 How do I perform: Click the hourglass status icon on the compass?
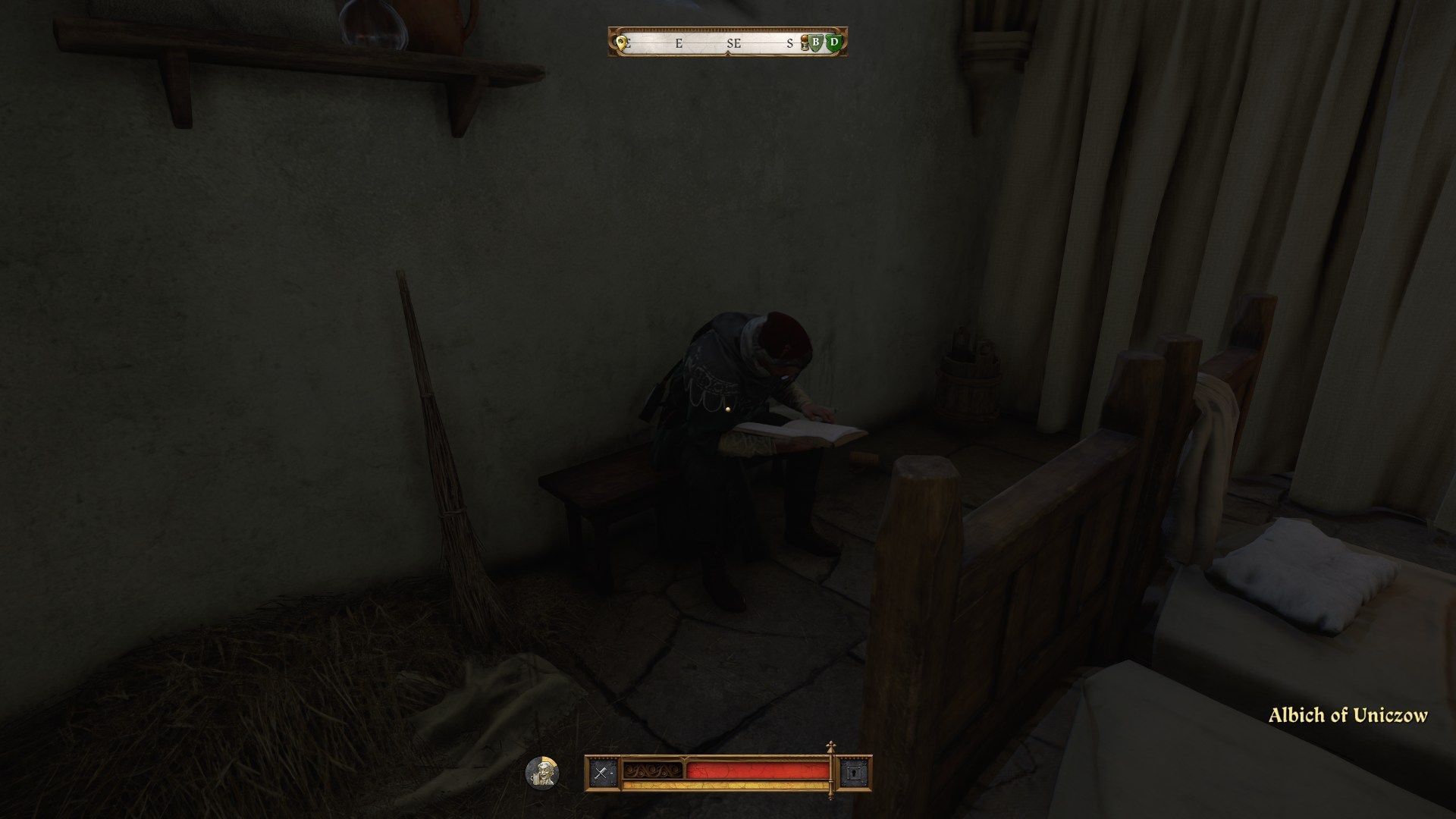(805, 44)
